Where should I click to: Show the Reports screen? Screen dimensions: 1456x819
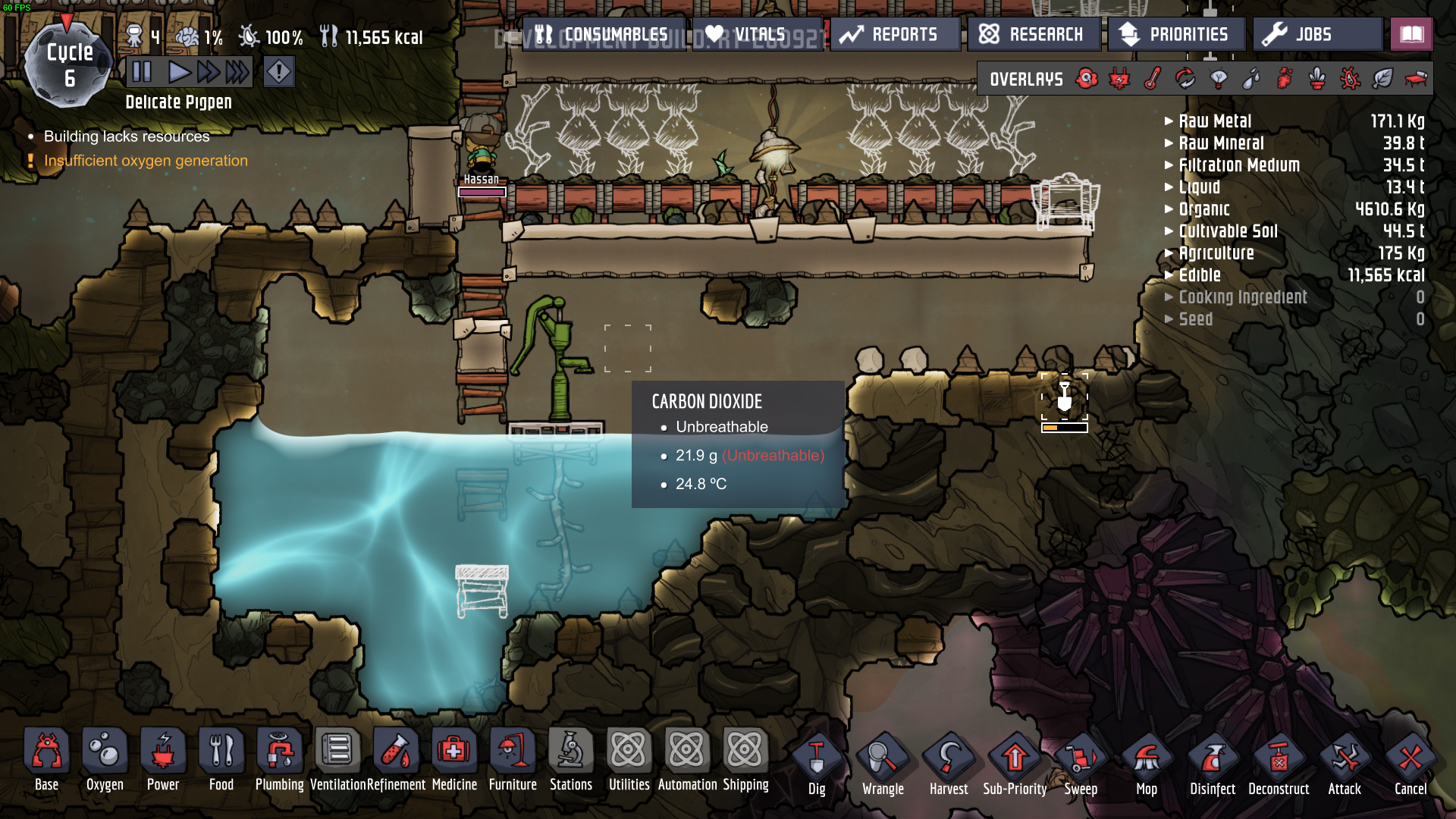click(889, 35)
